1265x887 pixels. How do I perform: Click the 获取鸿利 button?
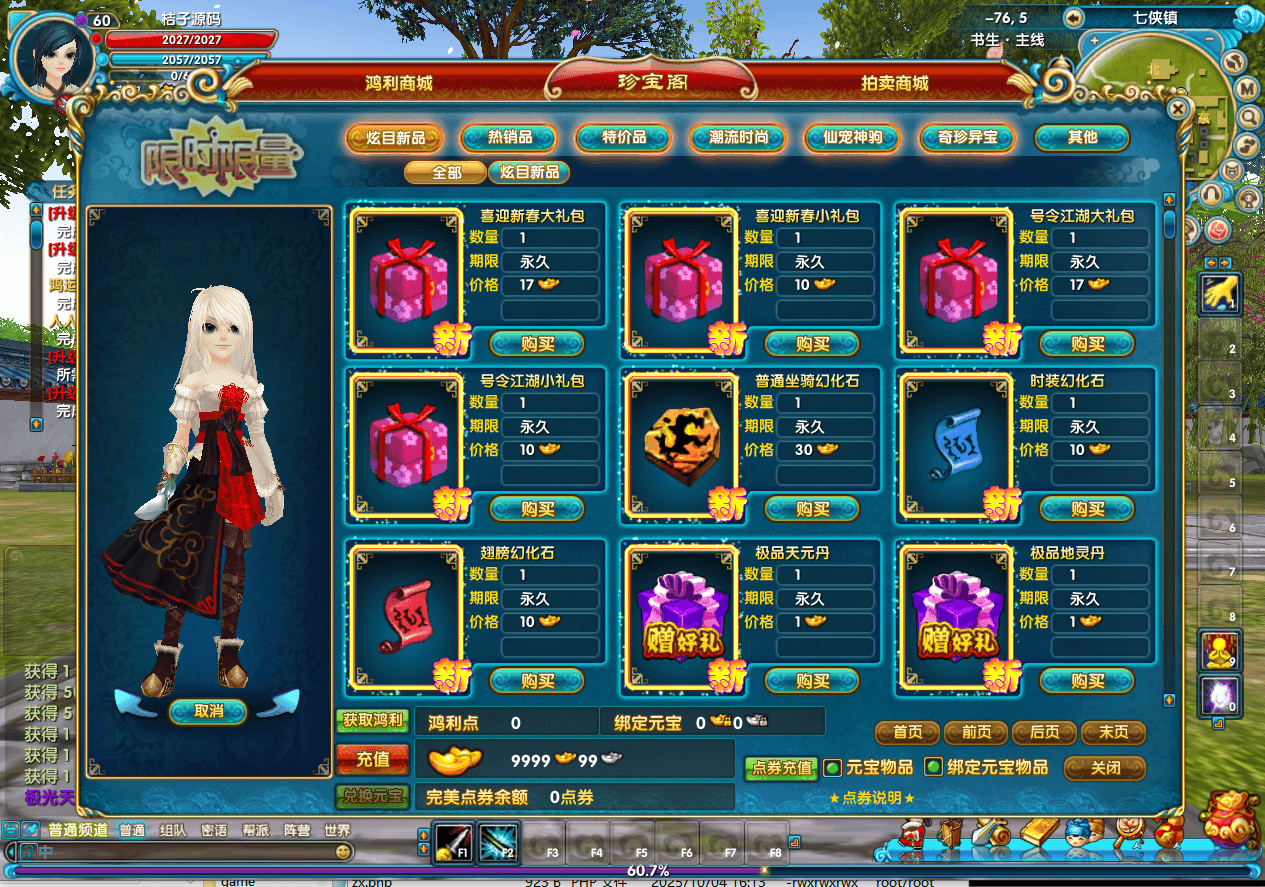pos(372,720)
